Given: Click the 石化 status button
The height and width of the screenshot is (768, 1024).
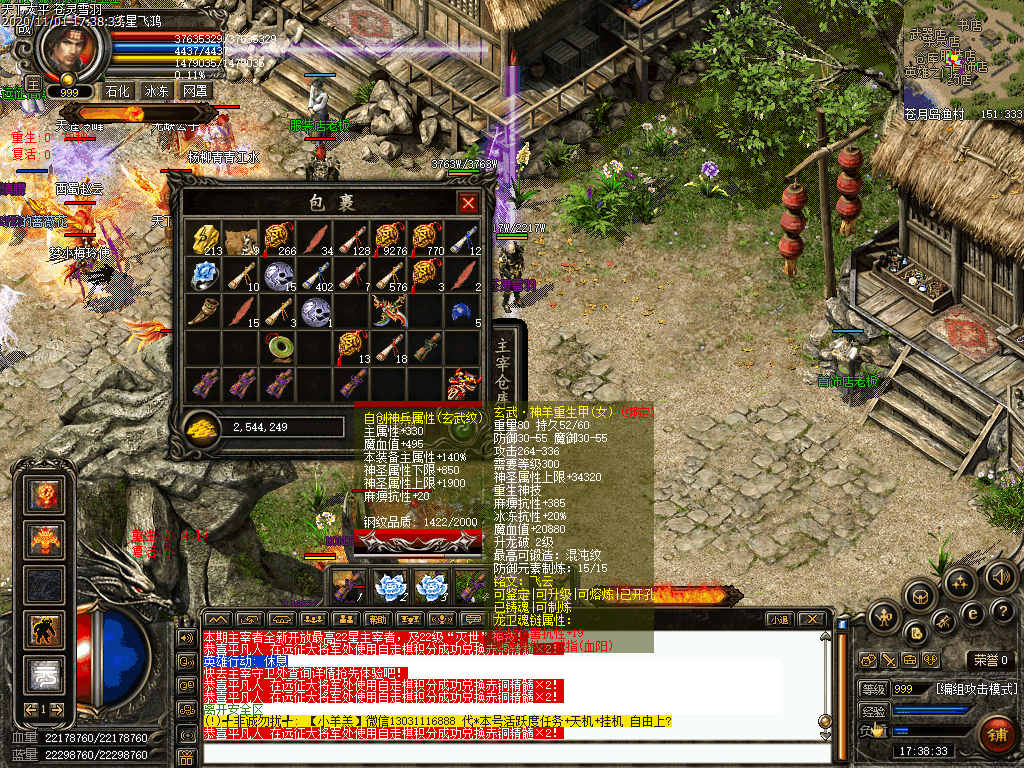Looking at the screenshot, I should (x=119, y=91).
